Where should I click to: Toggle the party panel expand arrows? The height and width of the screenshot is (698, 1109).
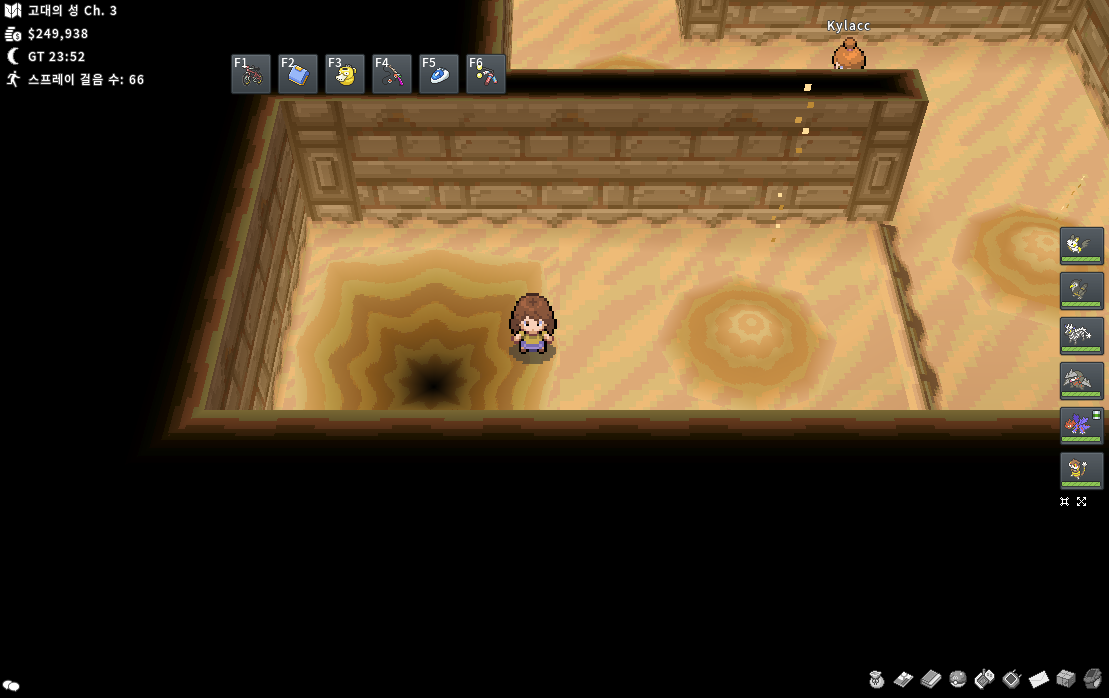click(1081, 502)
